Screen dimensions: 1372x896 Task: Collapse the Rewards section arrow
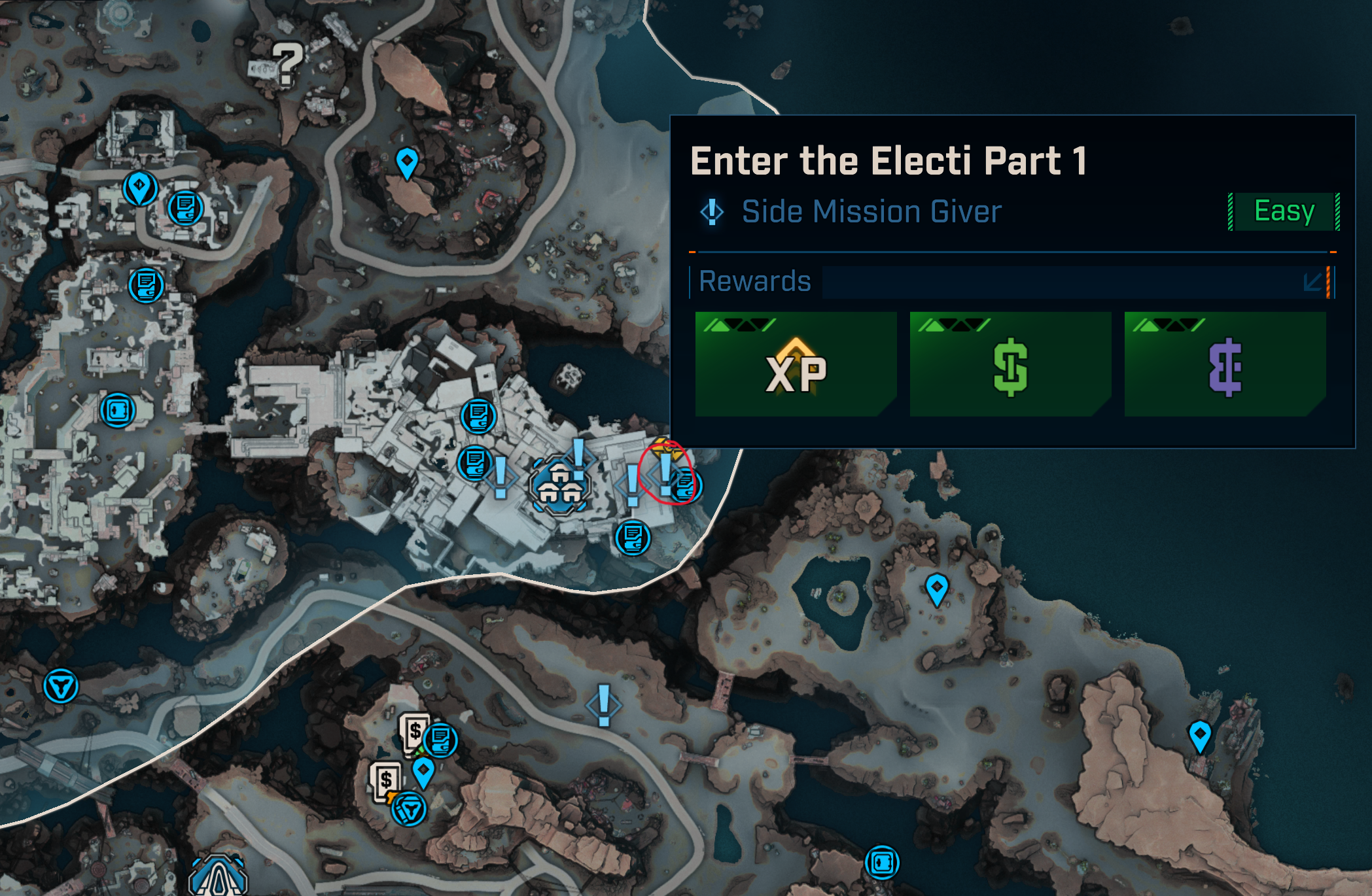point(1312,282)
